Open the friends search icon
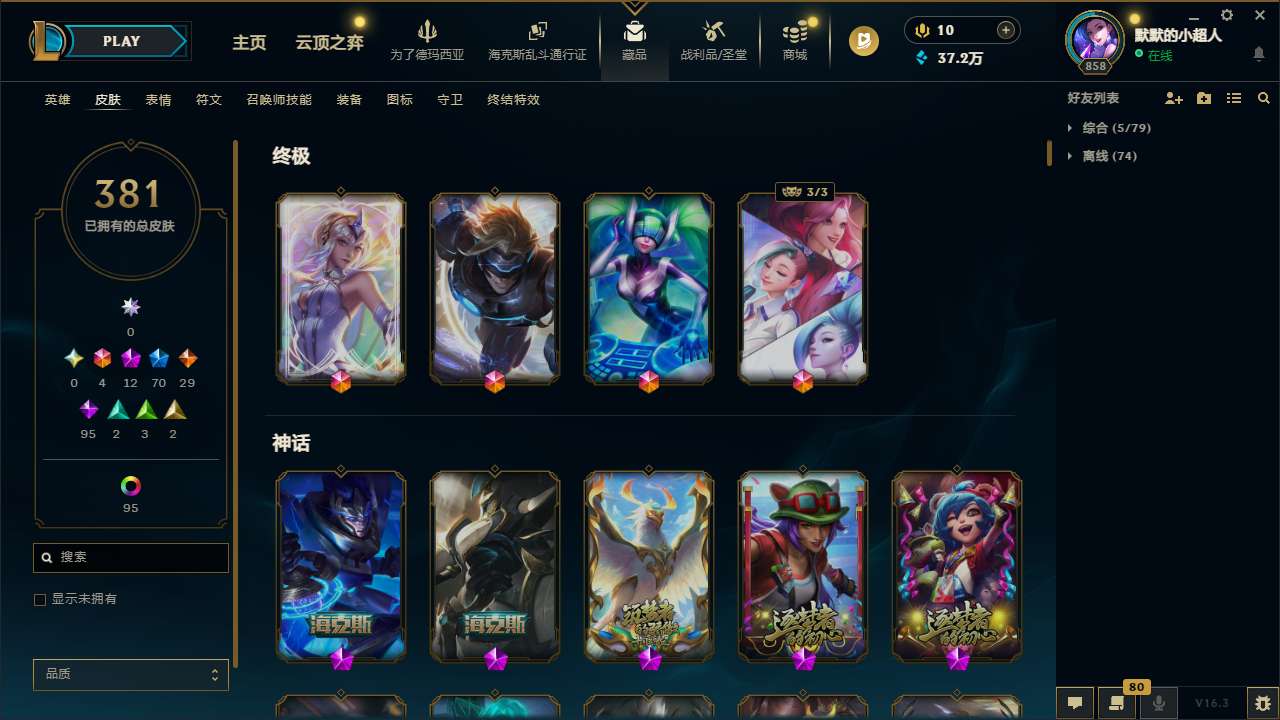The image size is (1280, 720). click(1264, 98)
